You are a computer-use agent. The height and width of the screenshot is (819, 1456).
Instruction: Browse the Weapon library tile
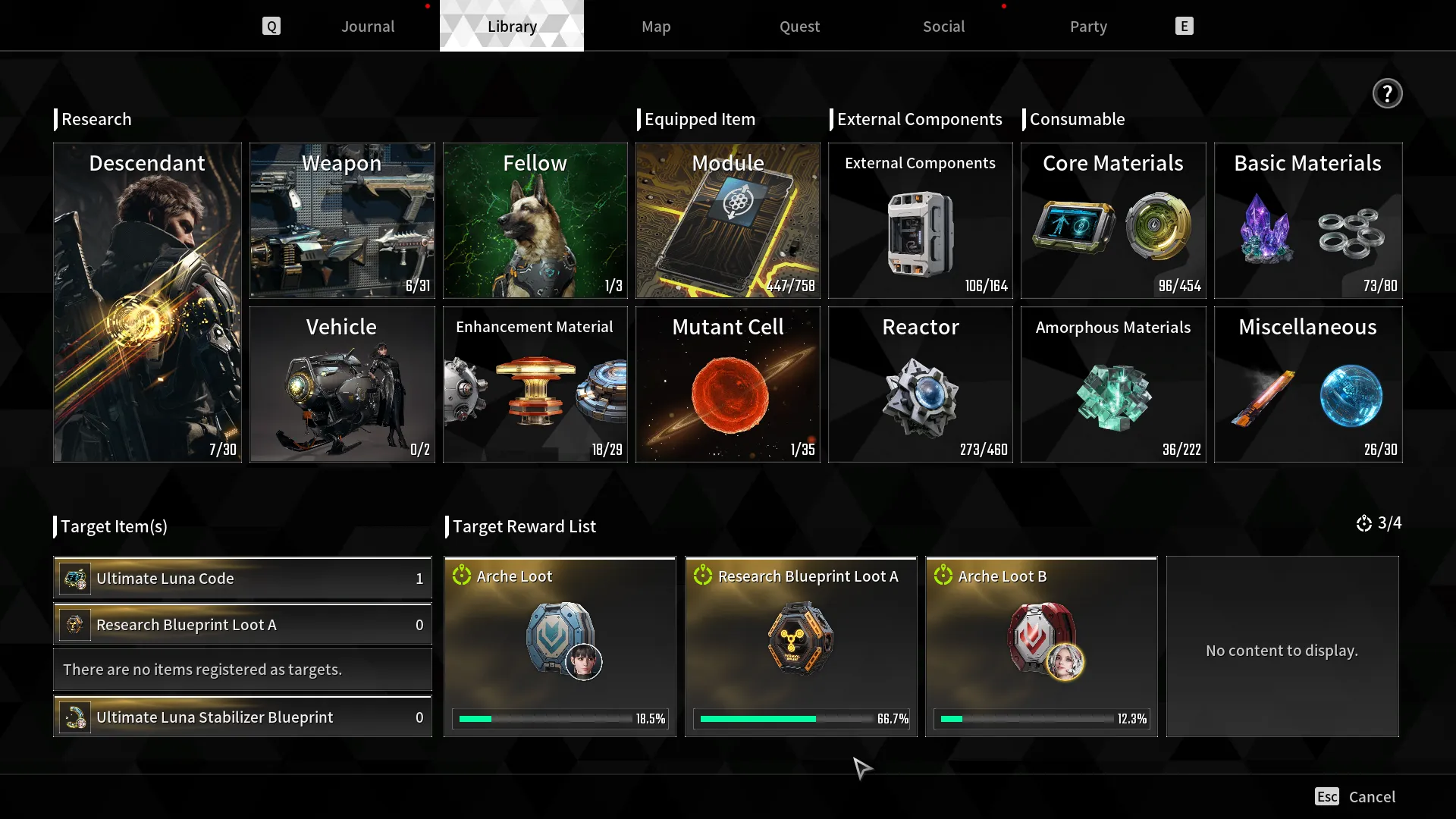(x=342, y=221)
